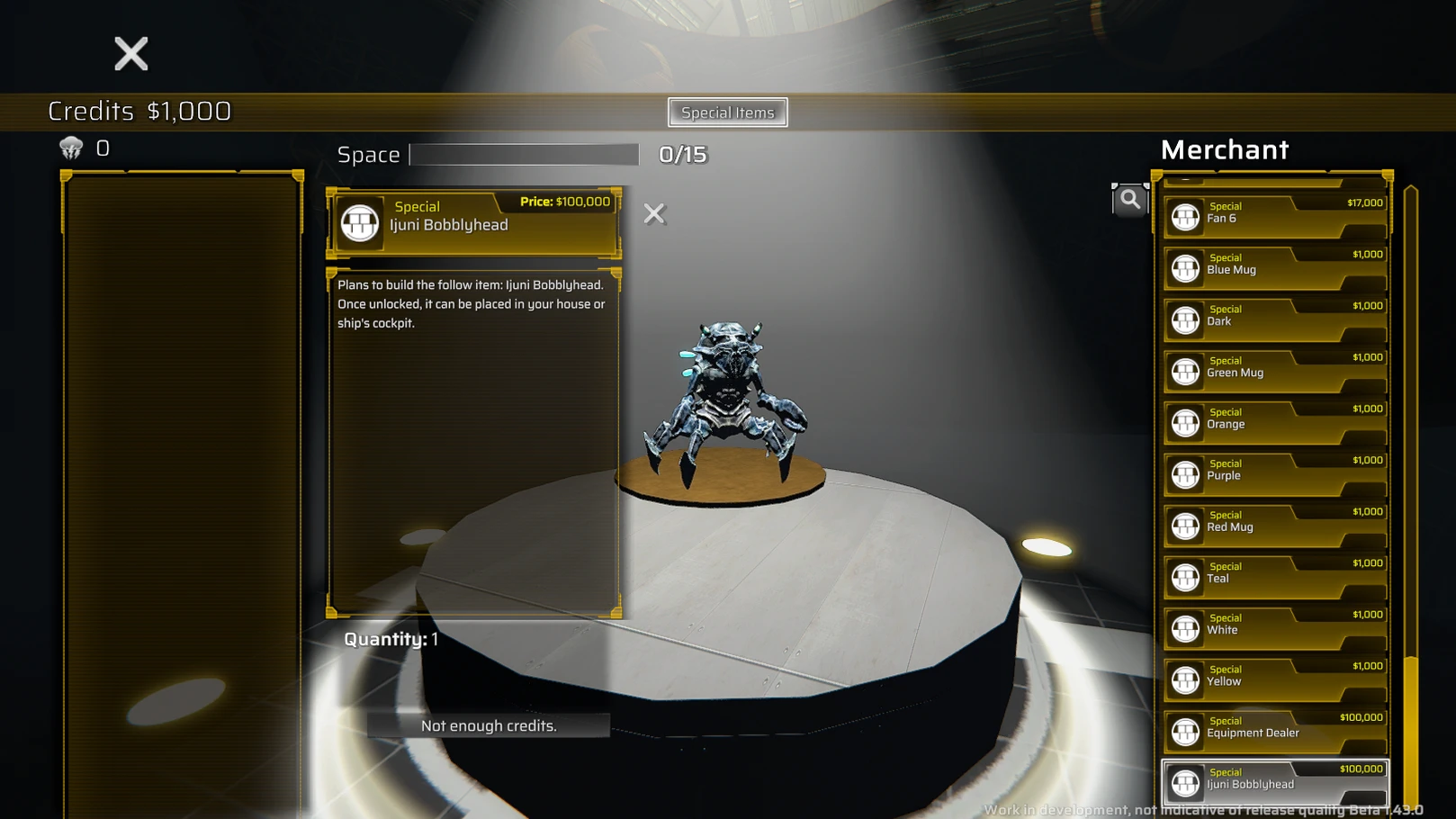
Task: Choose the Purple item row
Action: 1275,473
